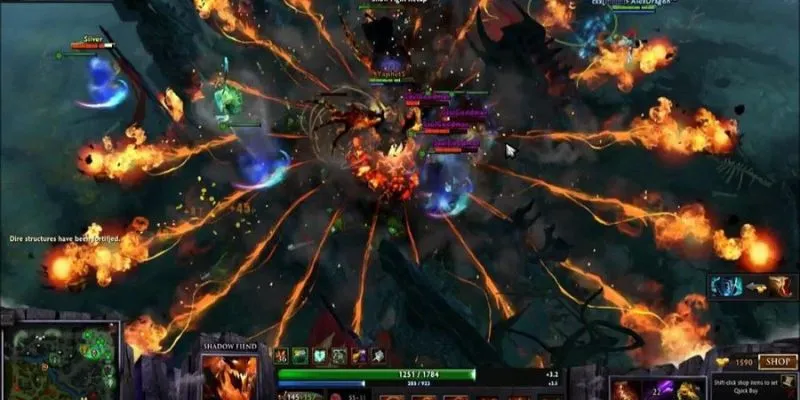Screen dimensions: 800x400
Task: Open the SHOP panel
Action: (776, 362)
